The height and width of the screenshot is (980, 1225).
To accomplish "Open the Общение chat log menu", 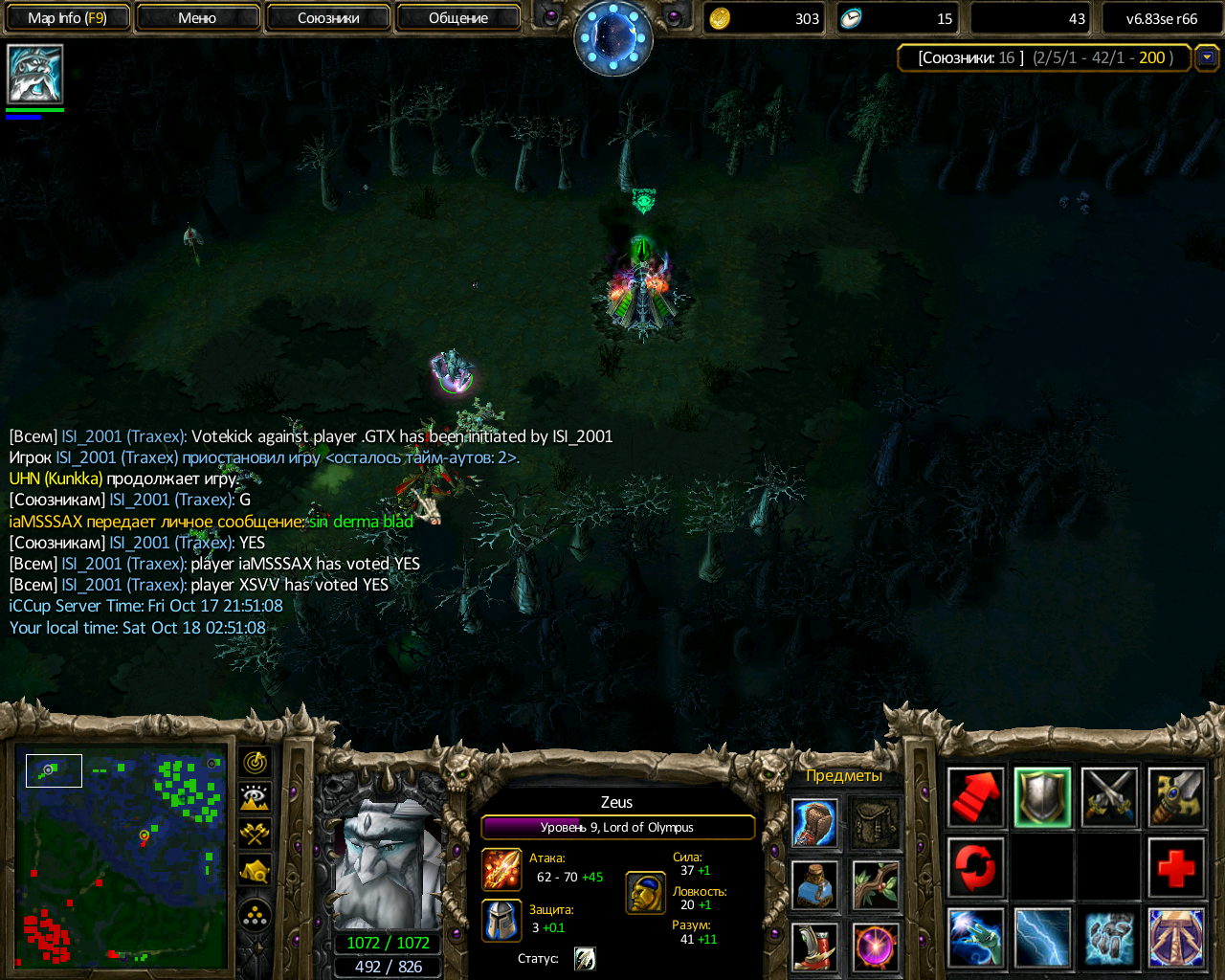I will tap(458, 18).
